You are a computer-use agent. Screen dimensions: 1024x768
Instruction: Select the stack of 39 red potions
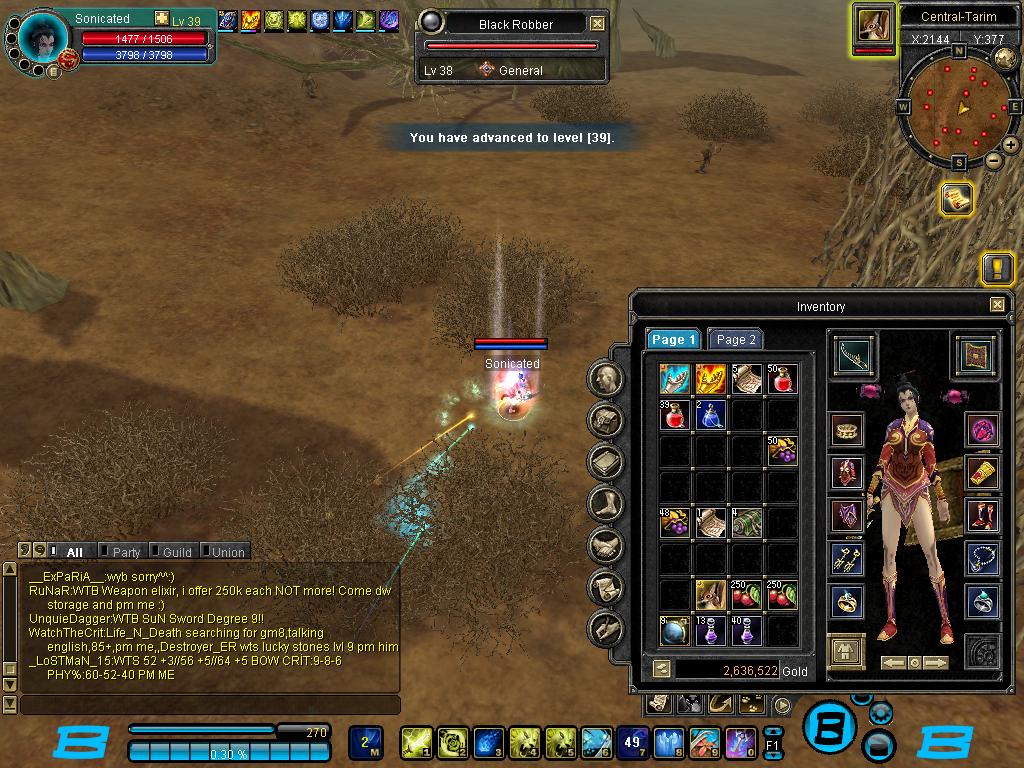pyautogui.click(x=674, y=414)
